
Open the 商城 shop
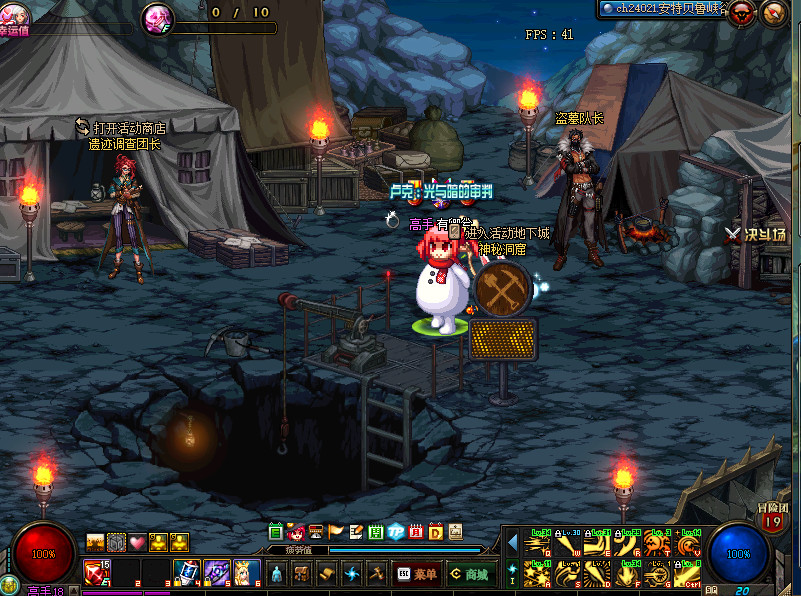pyautogui.click(x=468, y=574)
